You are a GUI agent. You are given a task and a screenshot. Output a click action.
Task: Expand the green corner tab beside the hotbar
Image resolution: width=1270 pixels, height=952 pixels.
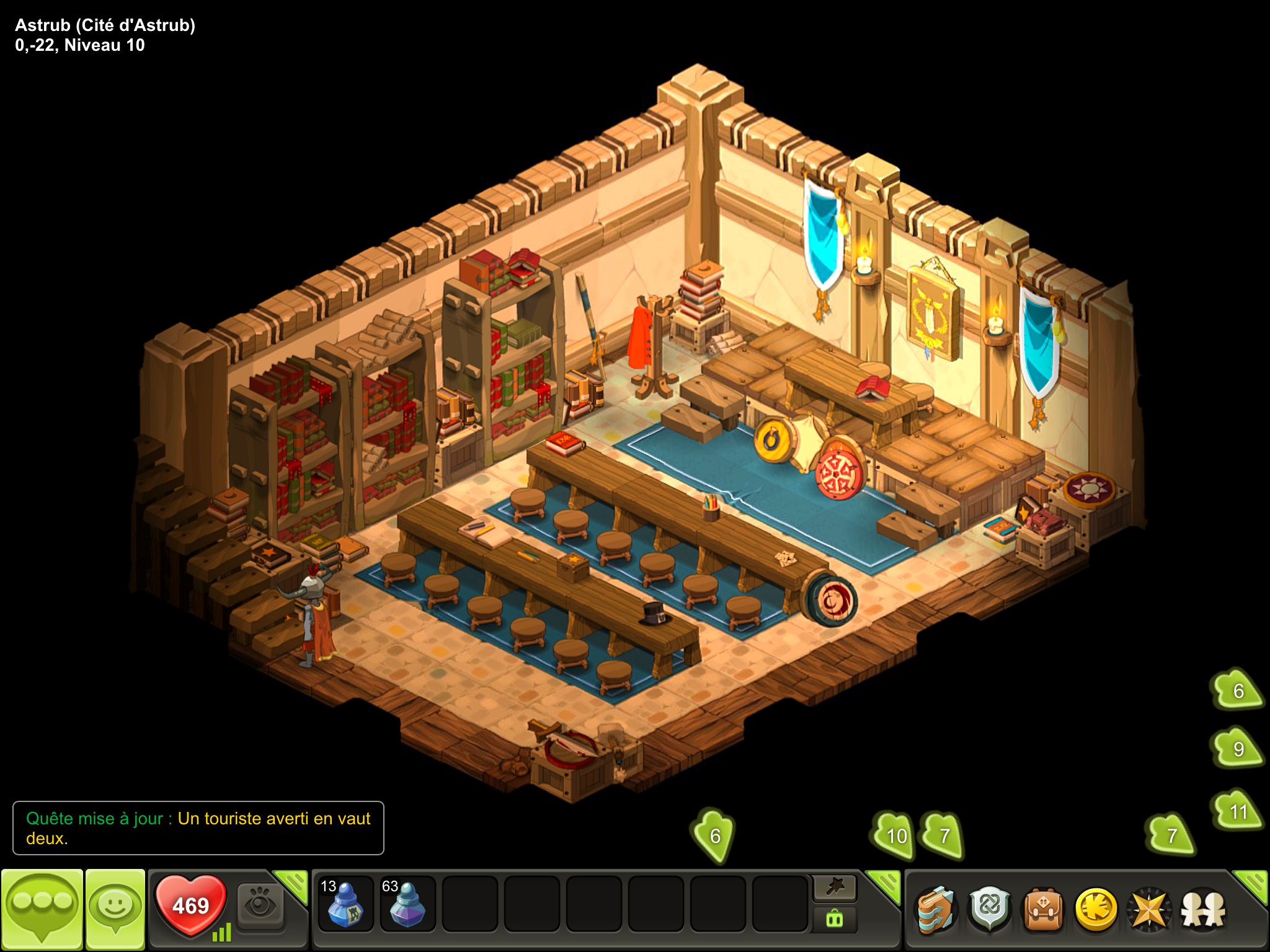[x=884, y=885]
